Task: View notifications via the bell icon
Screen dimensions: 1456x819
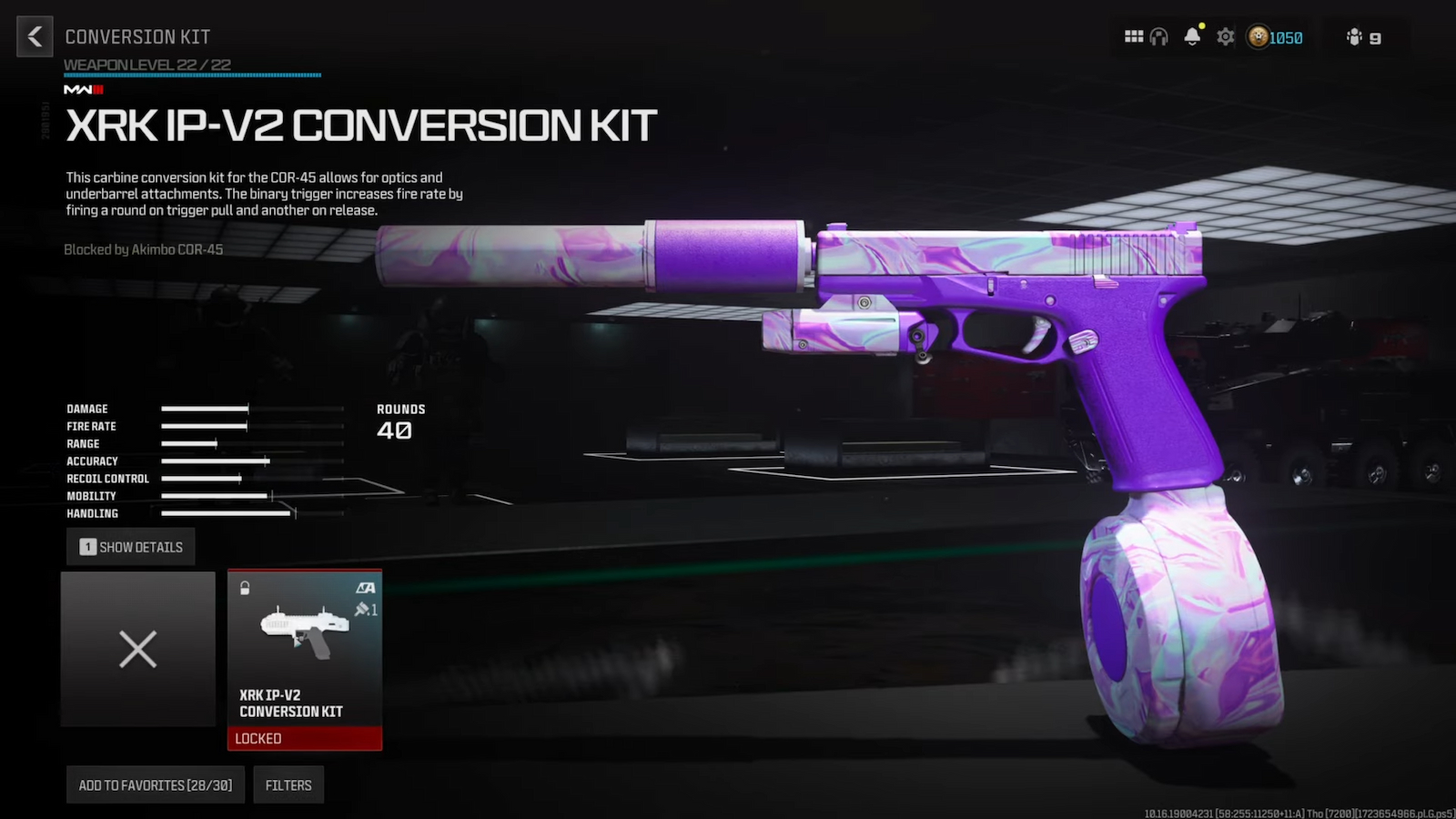Action: (1192, 37)
